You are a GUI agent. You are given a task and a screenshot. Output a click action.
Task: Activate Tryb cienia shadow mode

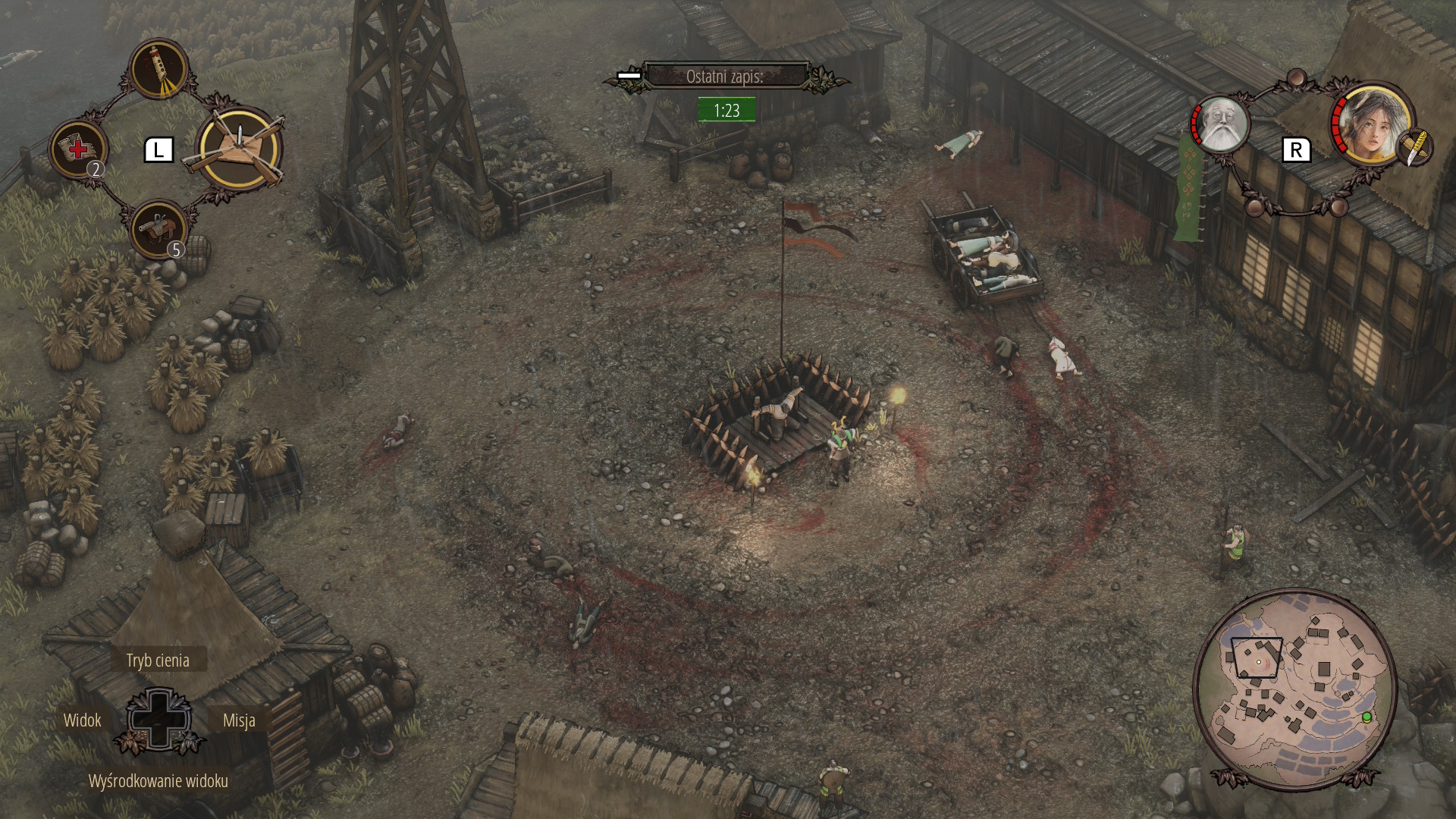tap(158, 661)
